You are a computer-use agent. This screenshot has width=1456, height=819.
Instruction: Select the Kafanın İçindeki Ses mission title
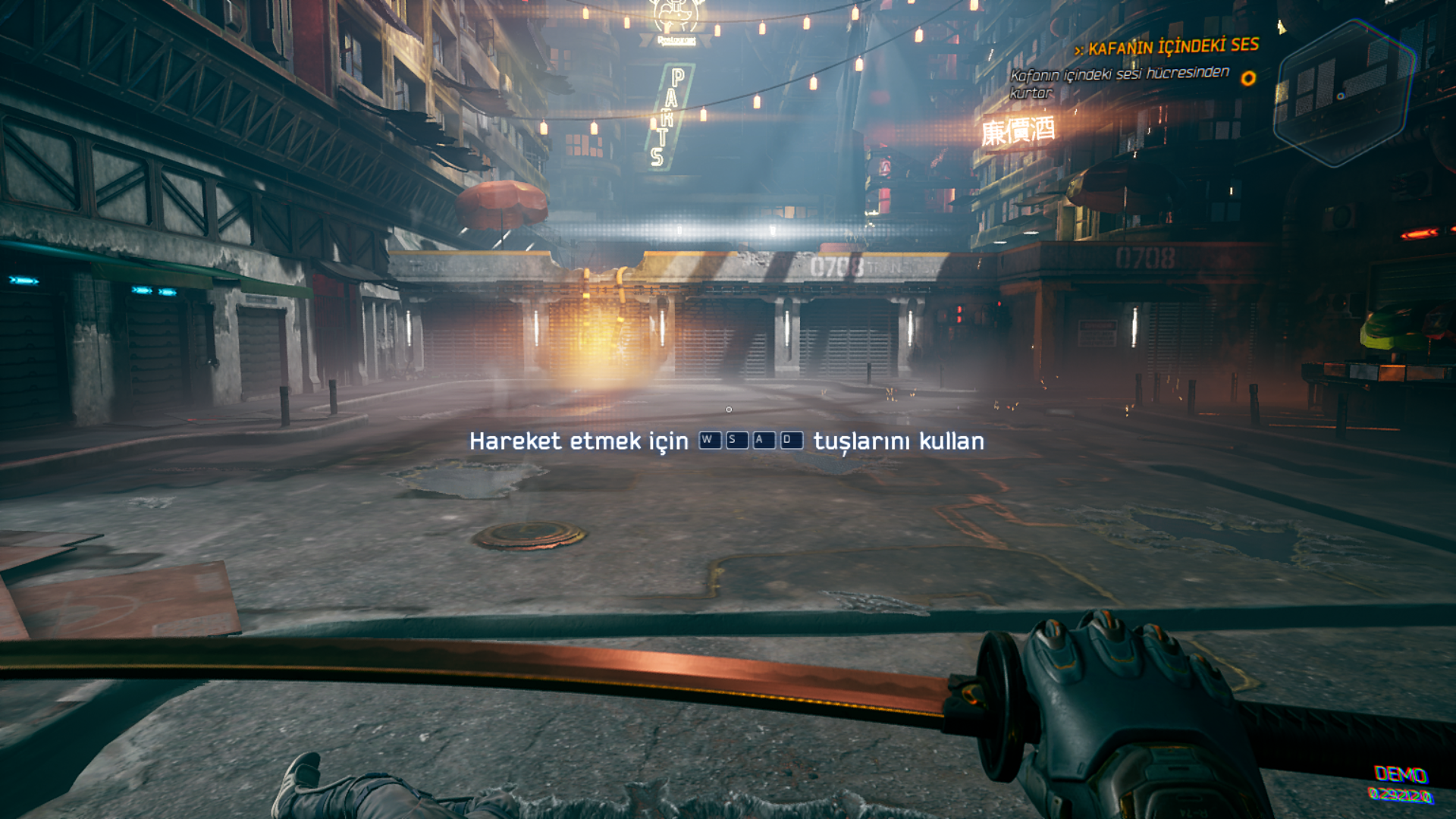pyautogui.click(x=1172, y=47)
